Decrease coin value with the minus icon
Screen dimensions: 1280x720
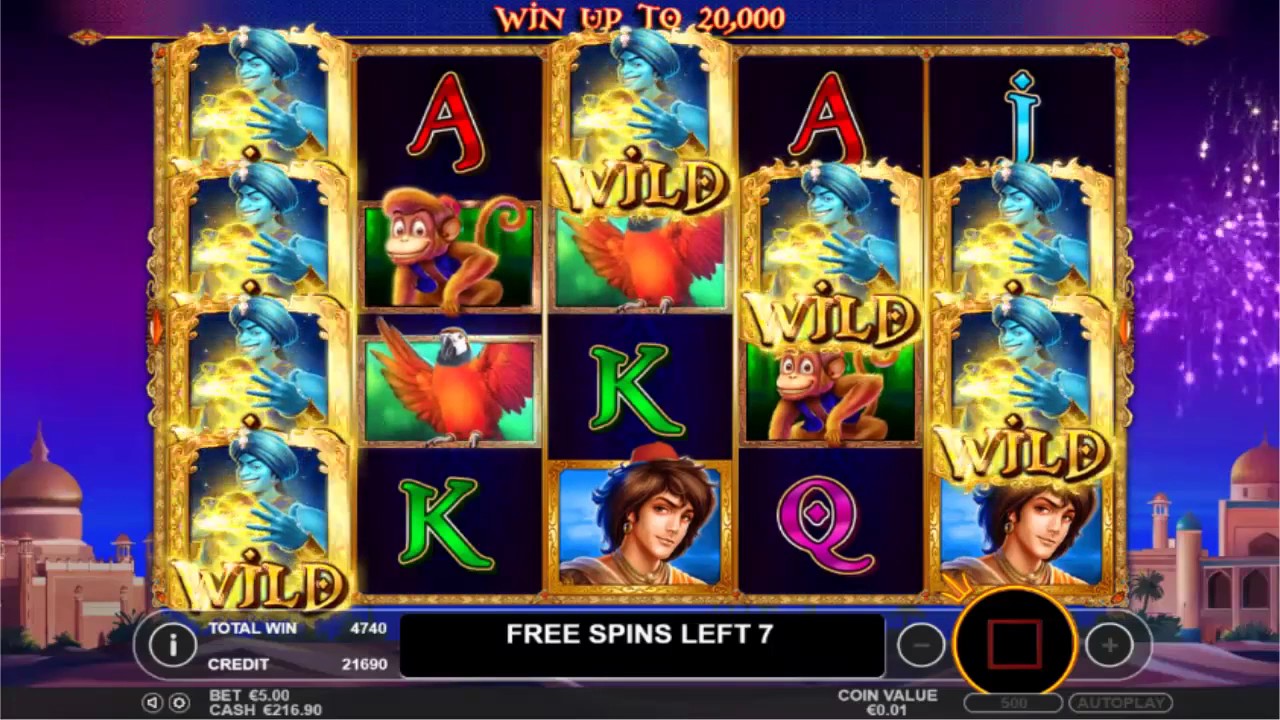tap(921, 645)
